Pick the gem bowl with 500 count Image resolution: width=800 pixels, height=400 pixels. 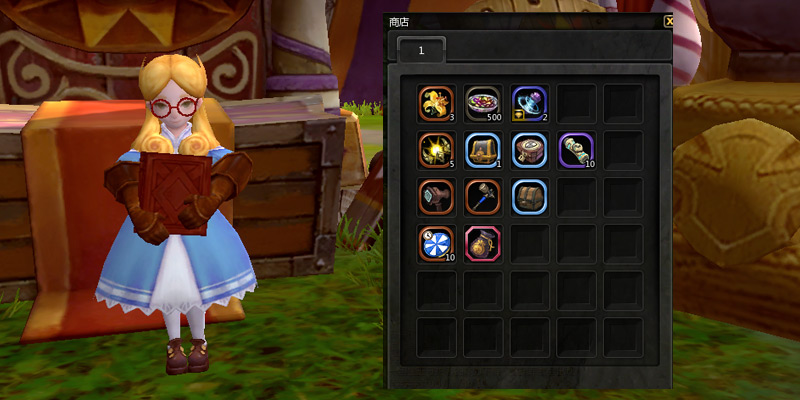tap(483, 103)
